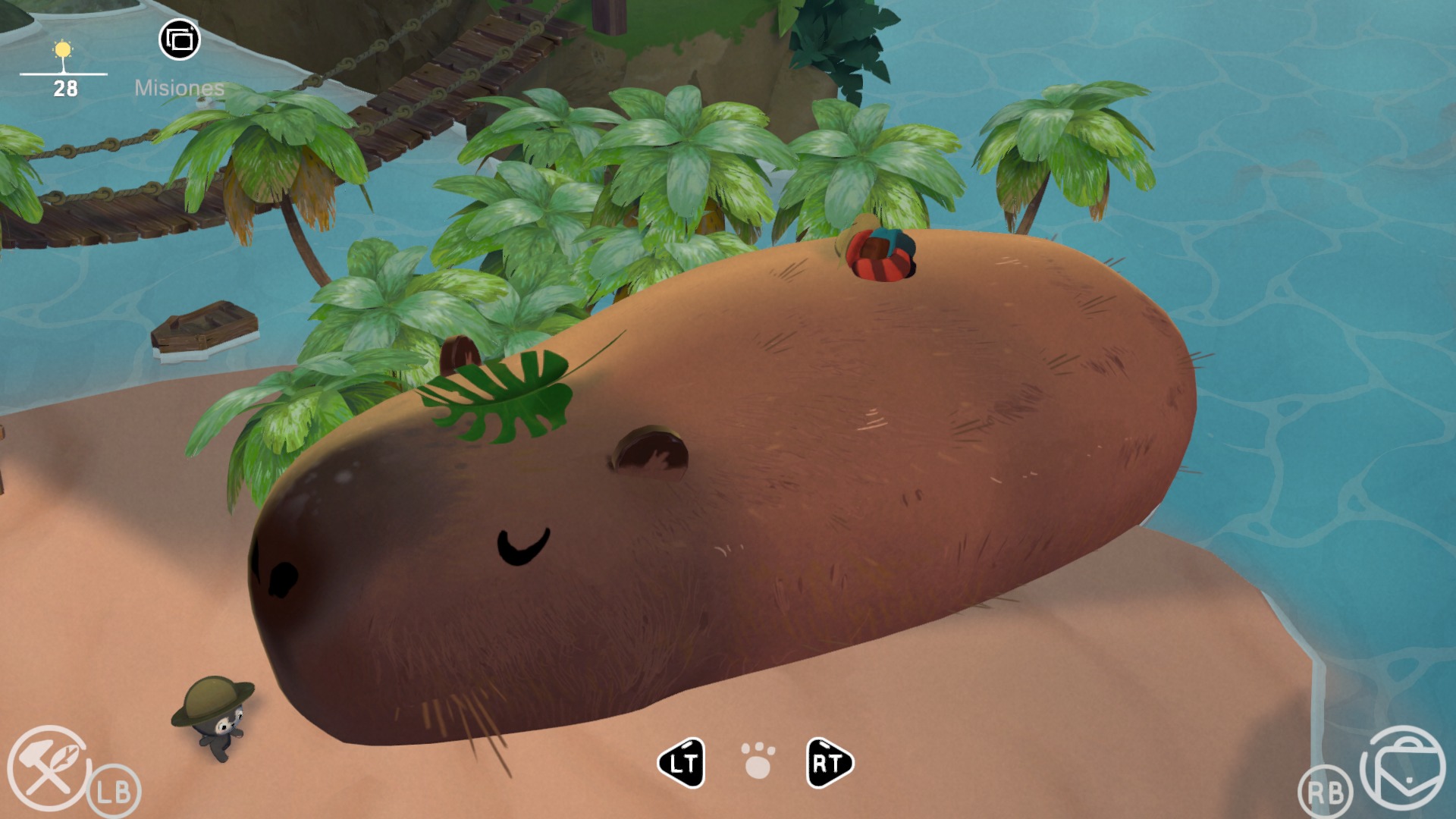Open the Misiones quest log icon

click(x=180, y=39)
